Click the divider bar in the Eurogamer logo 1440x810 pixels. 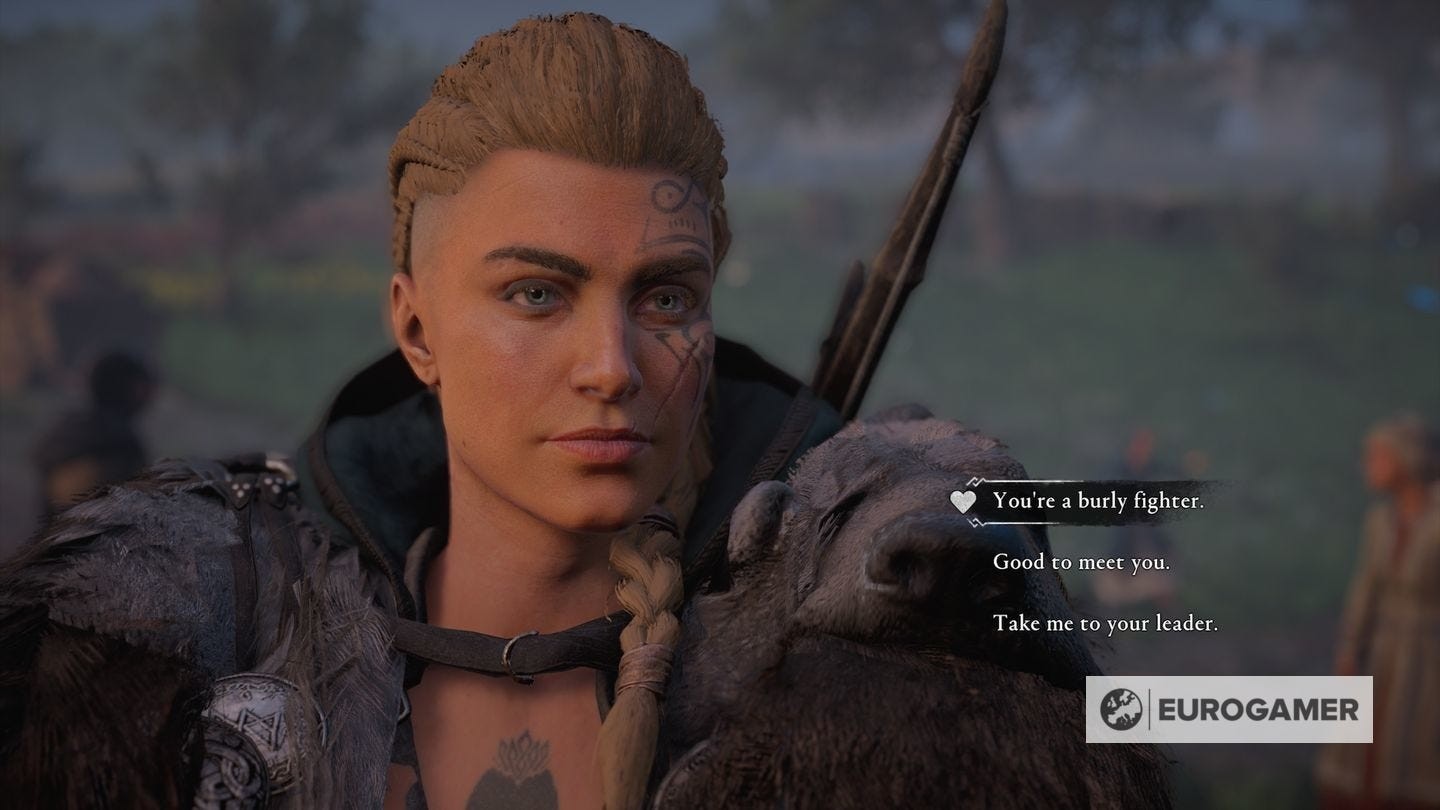[1149, 708]
